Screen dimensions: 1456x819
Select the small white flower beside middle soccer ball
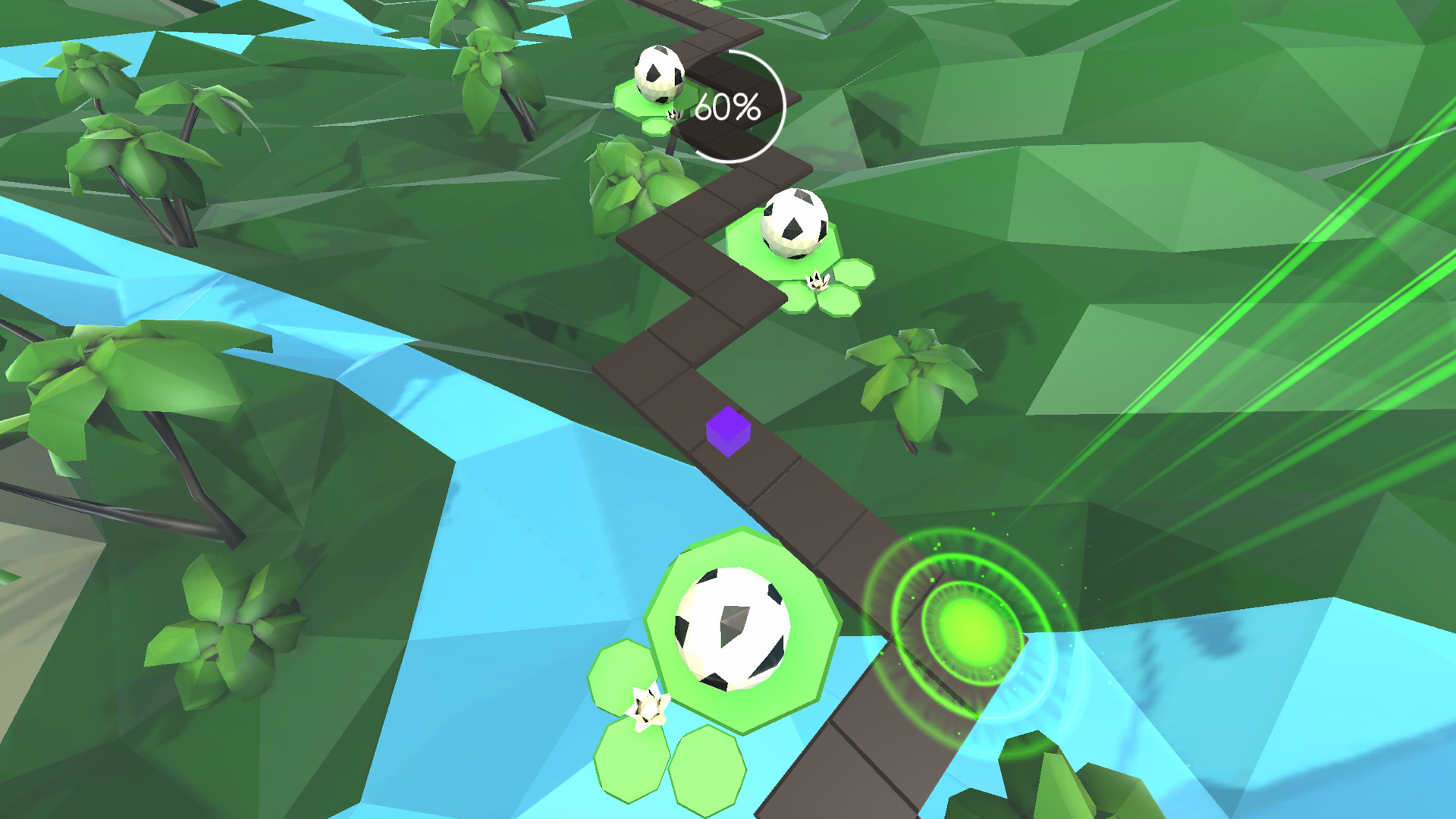coord(817,279)
